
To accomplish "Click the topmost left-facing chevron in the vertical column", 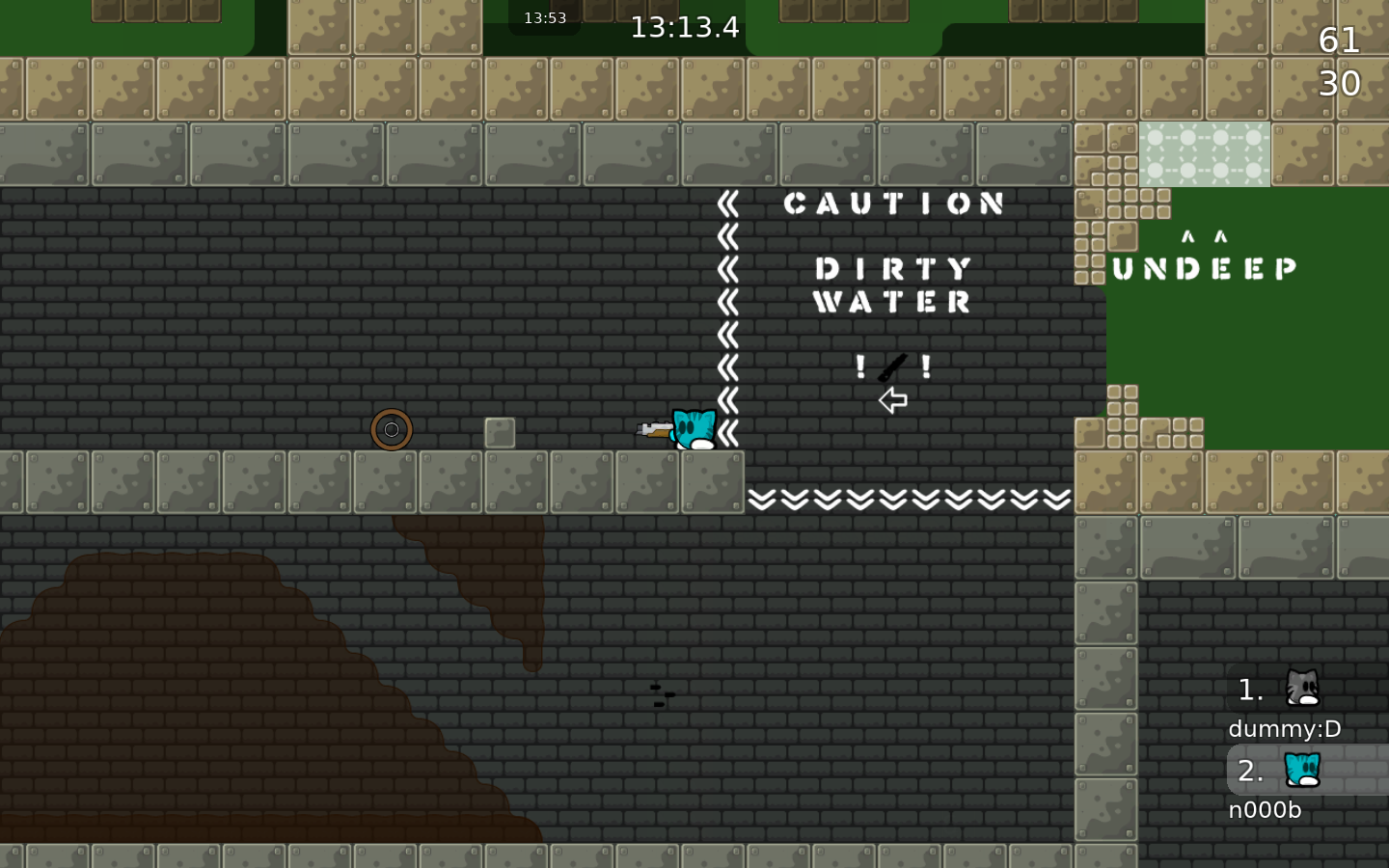I will [728, 203].
